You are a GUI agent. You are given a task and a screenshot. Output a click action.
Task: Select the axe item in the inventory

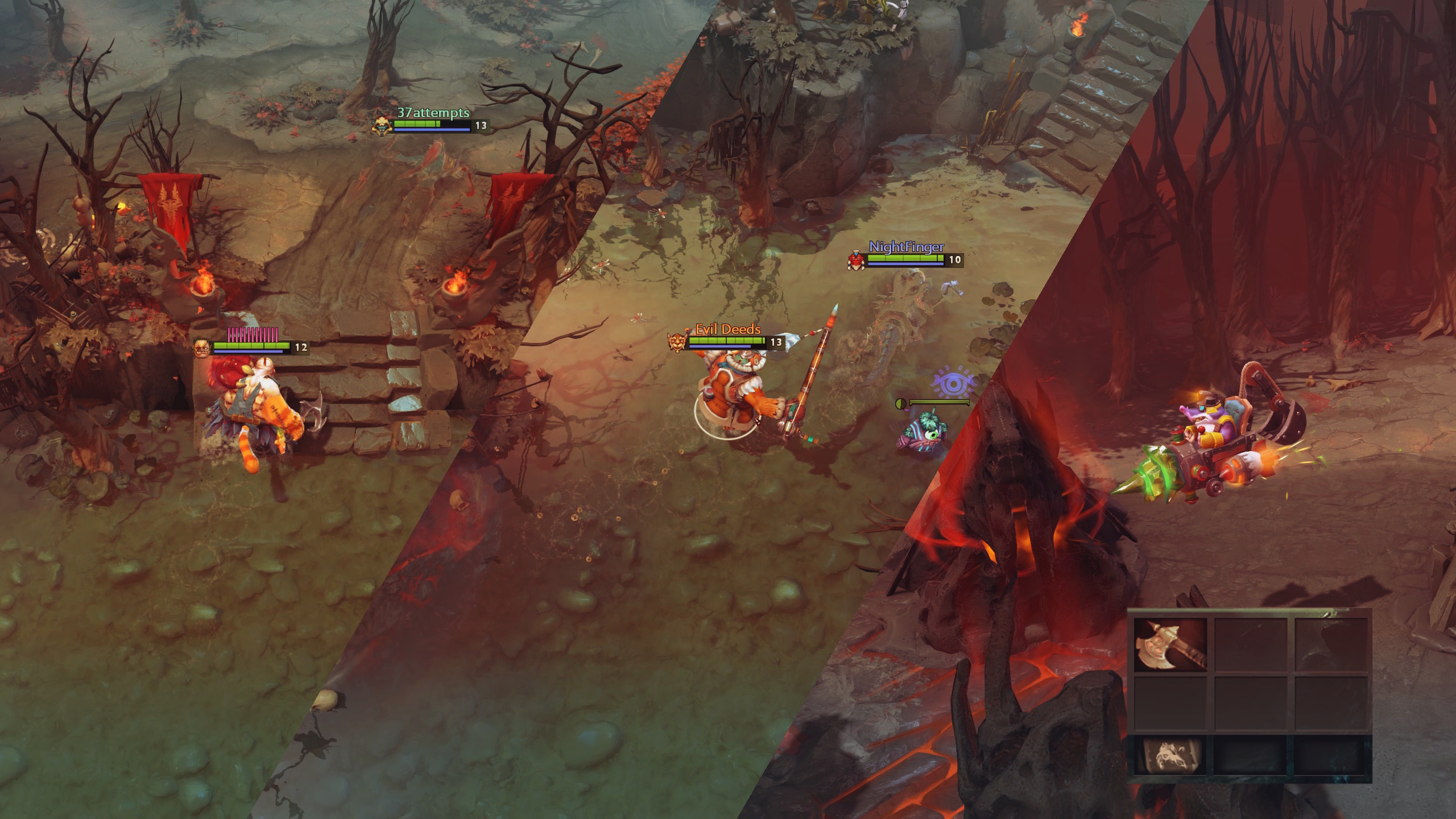1170,644
